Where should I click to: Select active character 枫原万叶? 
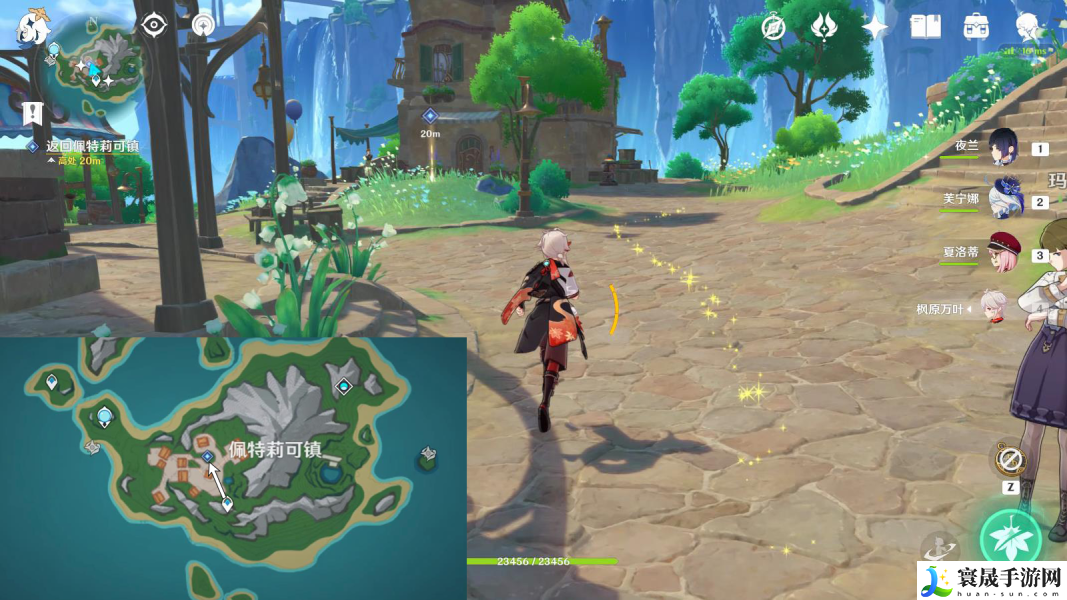point(993,309)
